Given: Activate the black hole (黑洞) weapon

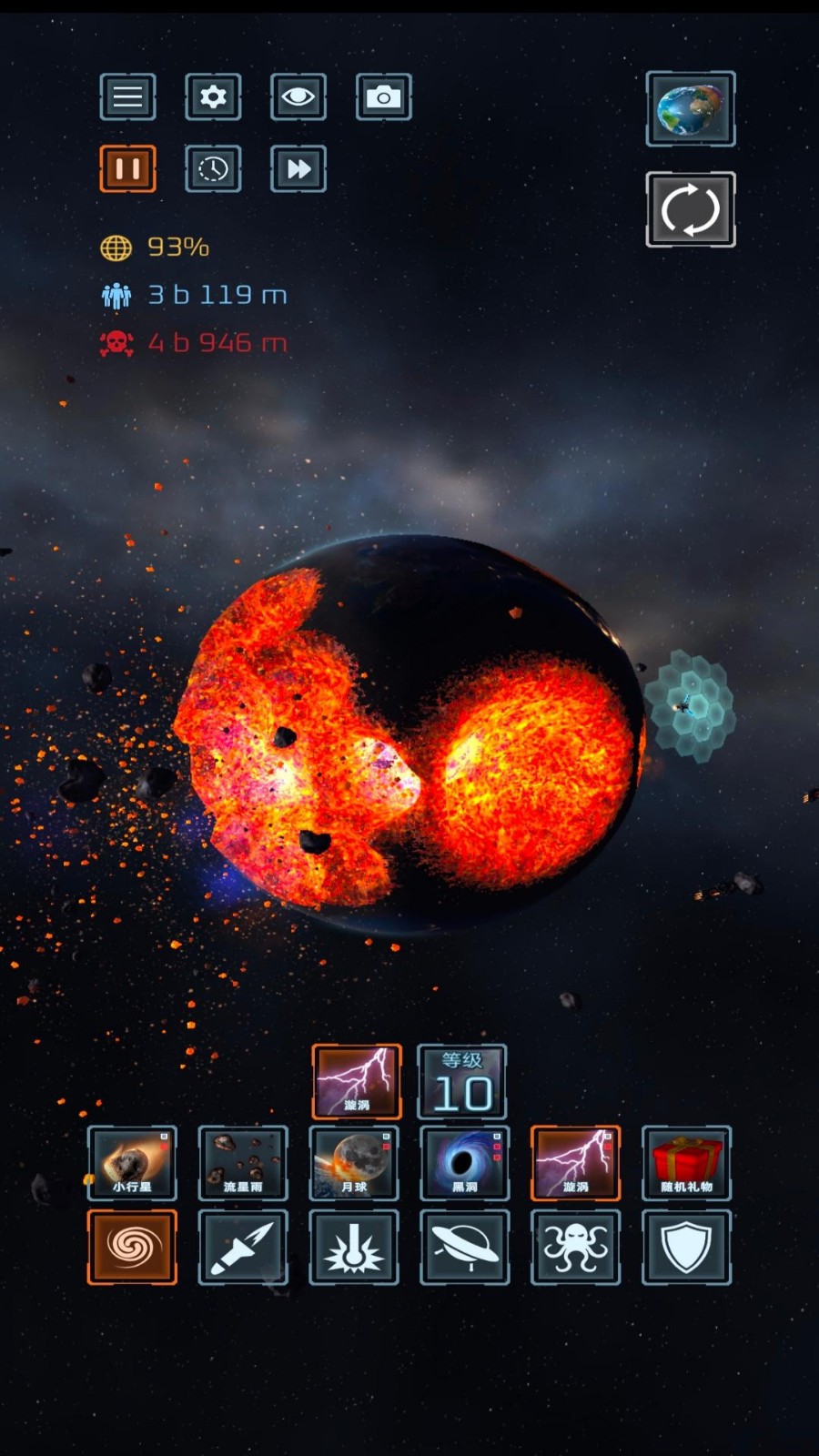Looking at the screenshot, I should 464,1163.
